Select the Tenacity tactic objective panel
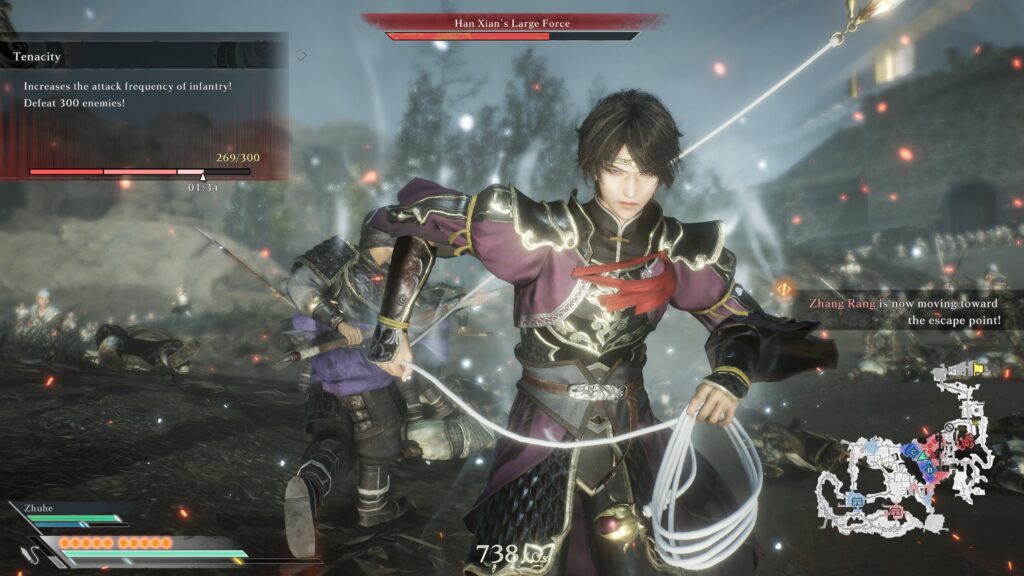Image resolution: width=1024 pixels, height=576 pixels. click(144, 106)
